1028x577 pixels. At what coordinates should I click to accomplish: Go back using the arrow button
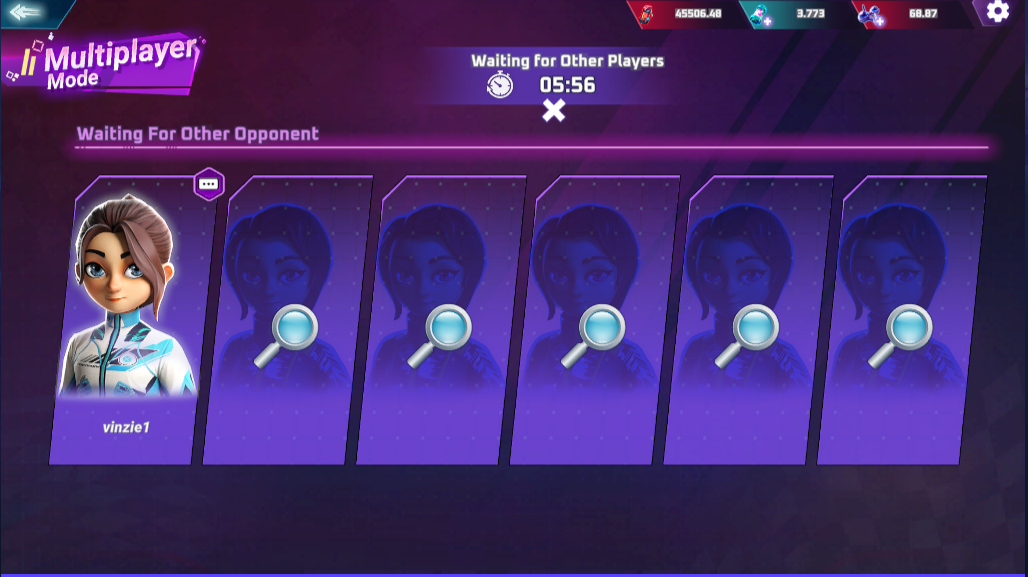(x=29, y=13)
